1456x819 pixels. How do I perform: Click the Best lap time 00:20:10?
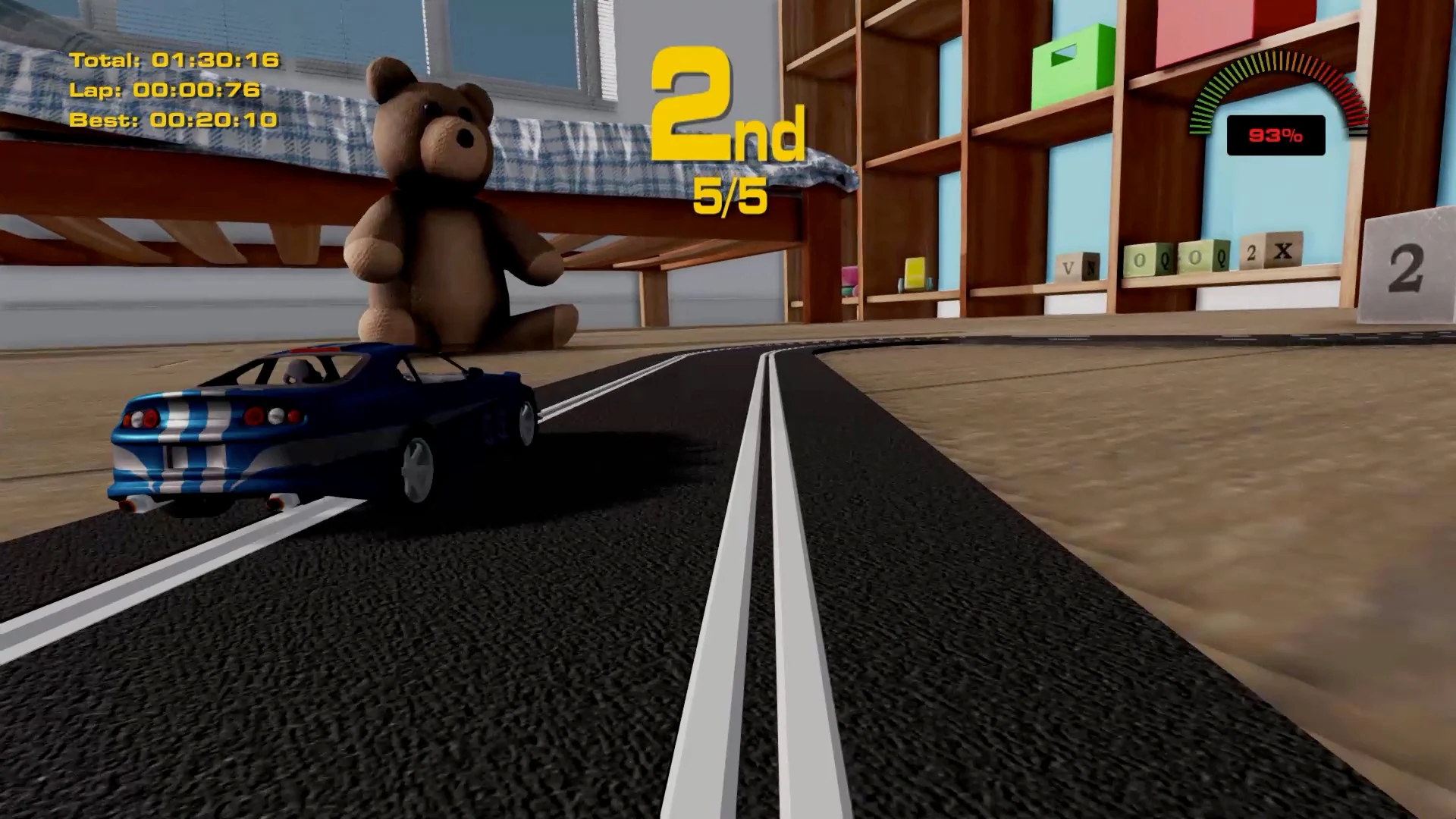tap(171, 120)
